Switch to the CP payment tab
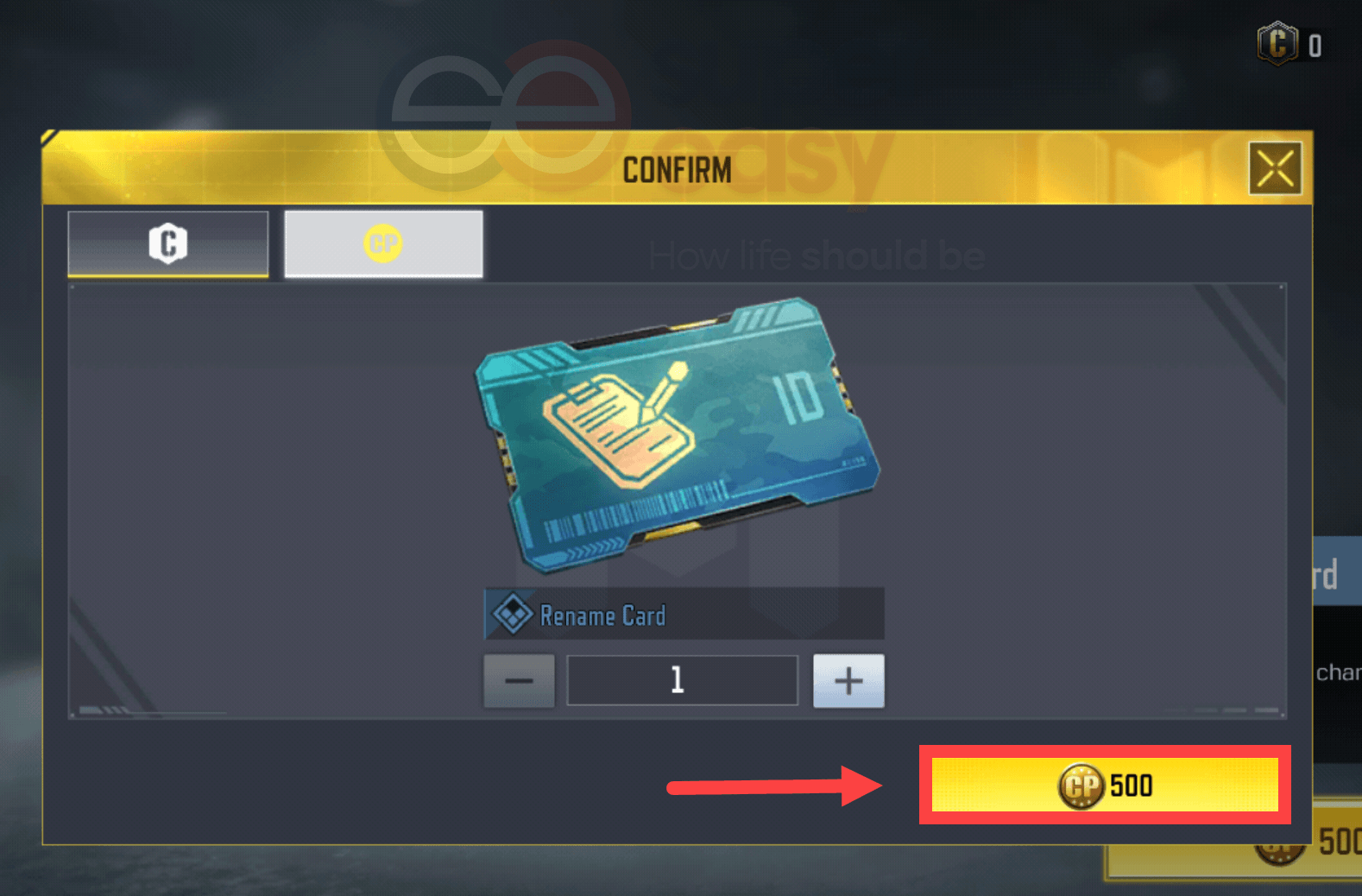 coord(383,244)
